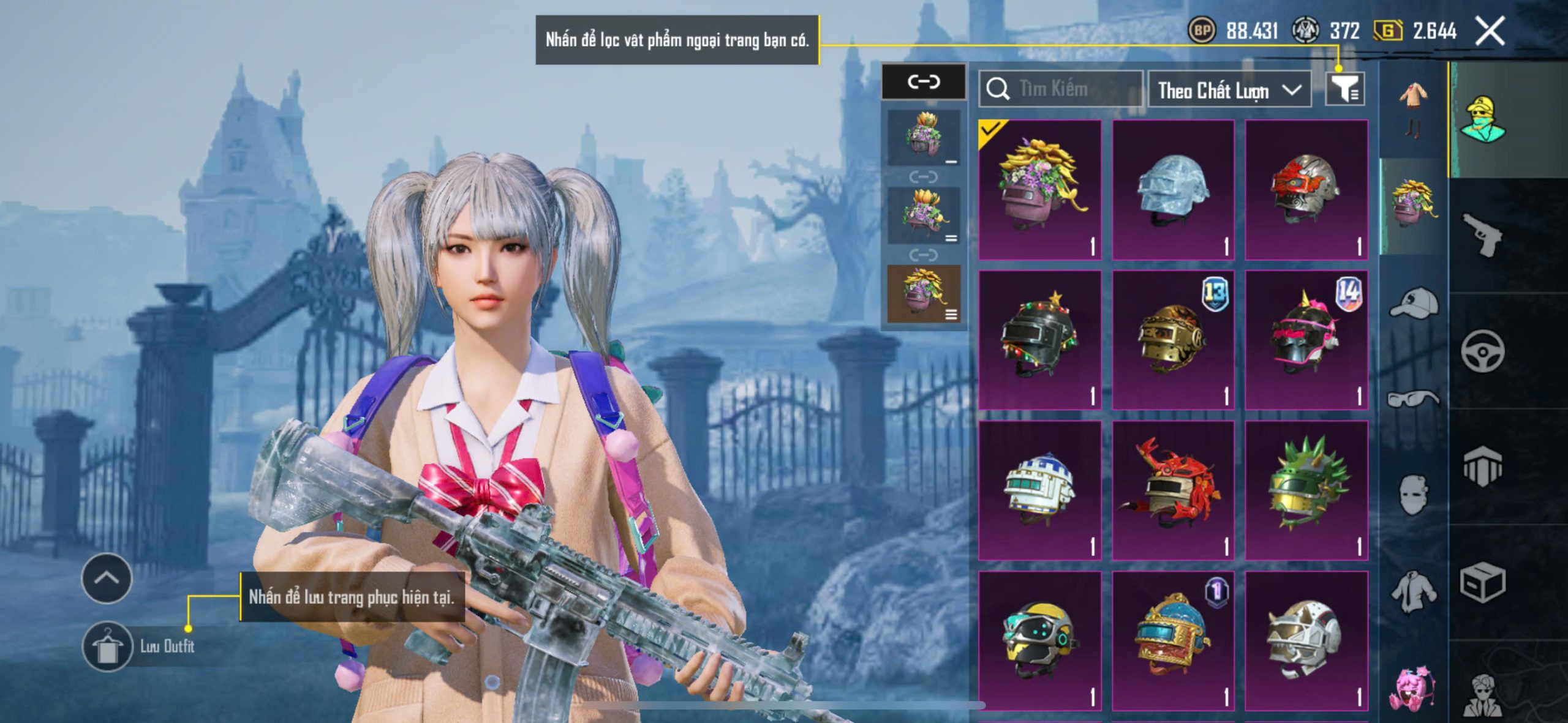
Task: Select the Christmas lights helmet skin
Action: 1040,340
